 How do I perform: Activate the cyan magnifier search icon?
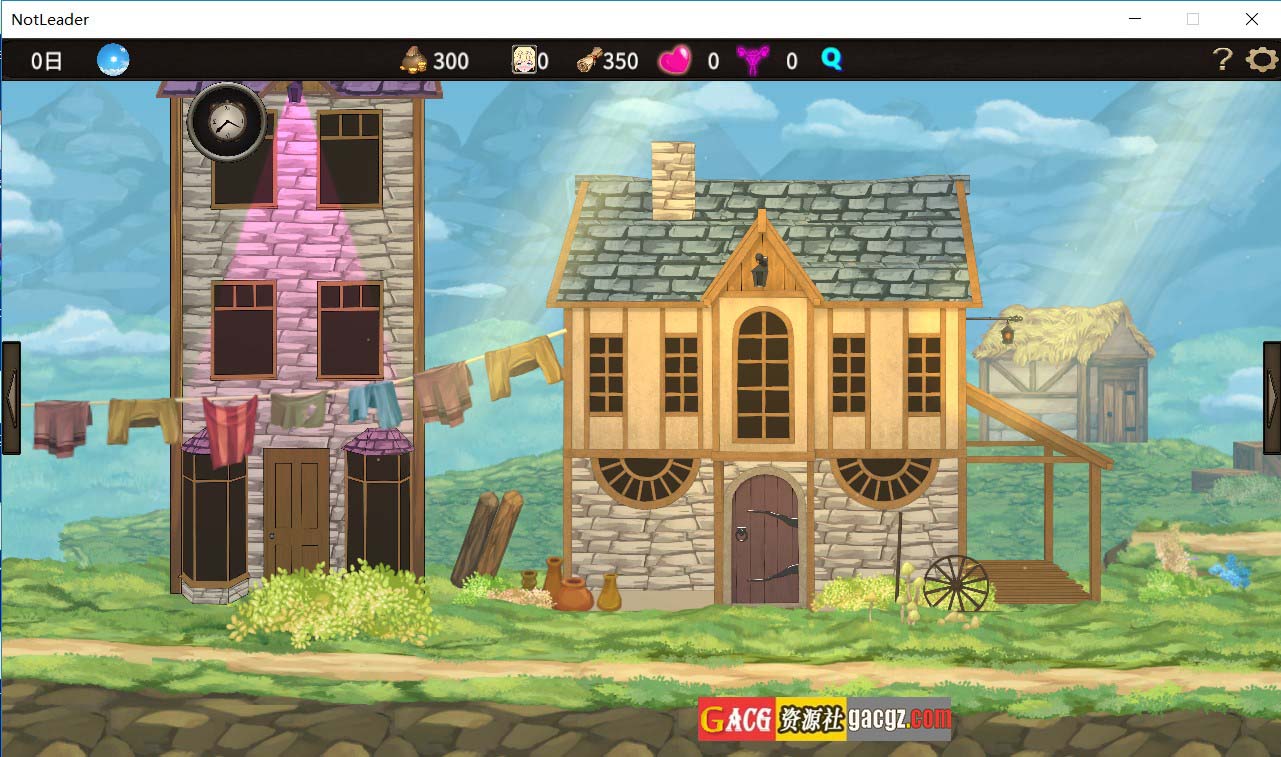[x=832, y=60]
